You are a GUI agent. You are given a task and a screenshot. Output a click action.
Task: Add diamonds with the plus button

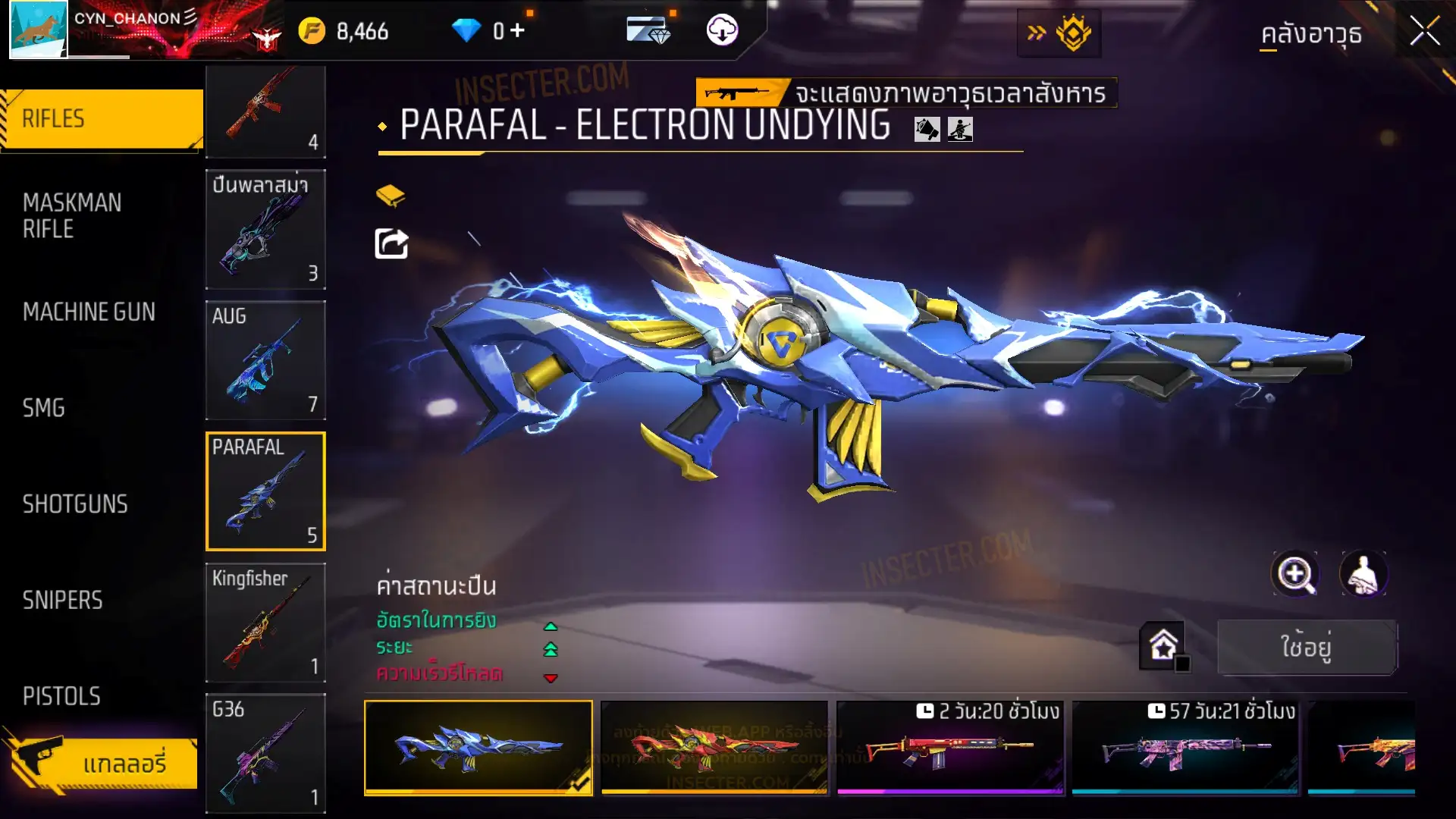point(517,30)
